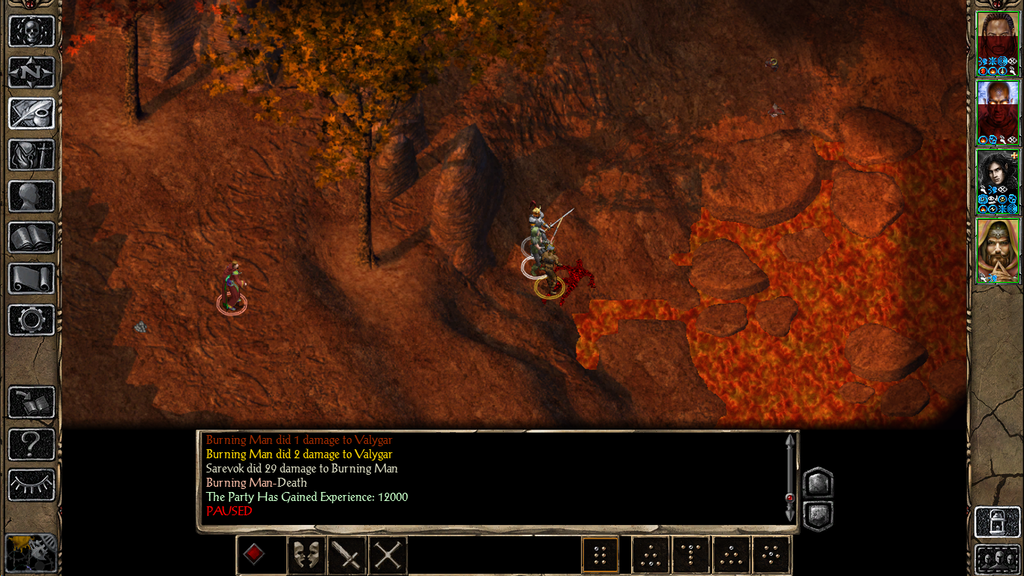This screenshot has width=1024, height=576.
Task: Click the skull button atop the left sidebar
Action: (31, 31)
